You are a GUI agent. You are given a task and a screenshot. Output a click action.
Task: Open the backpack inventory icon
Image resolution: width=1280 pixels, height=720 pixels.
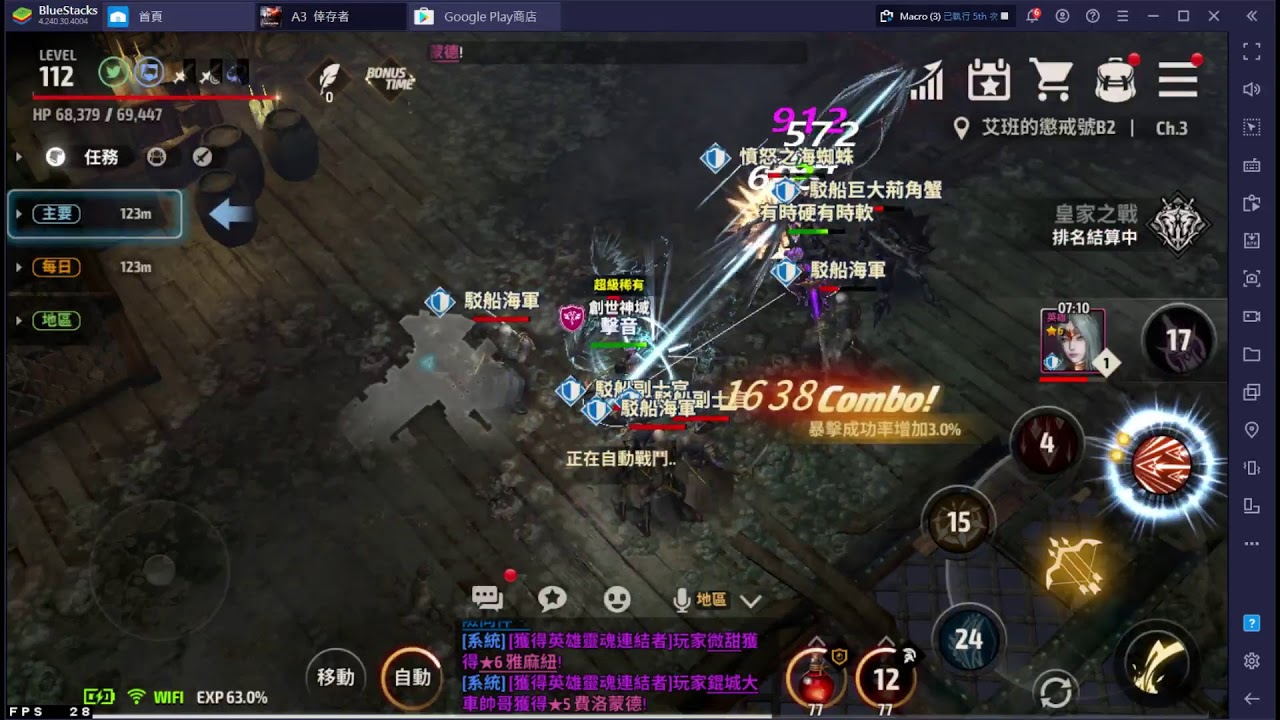[x=1117, y=79]
